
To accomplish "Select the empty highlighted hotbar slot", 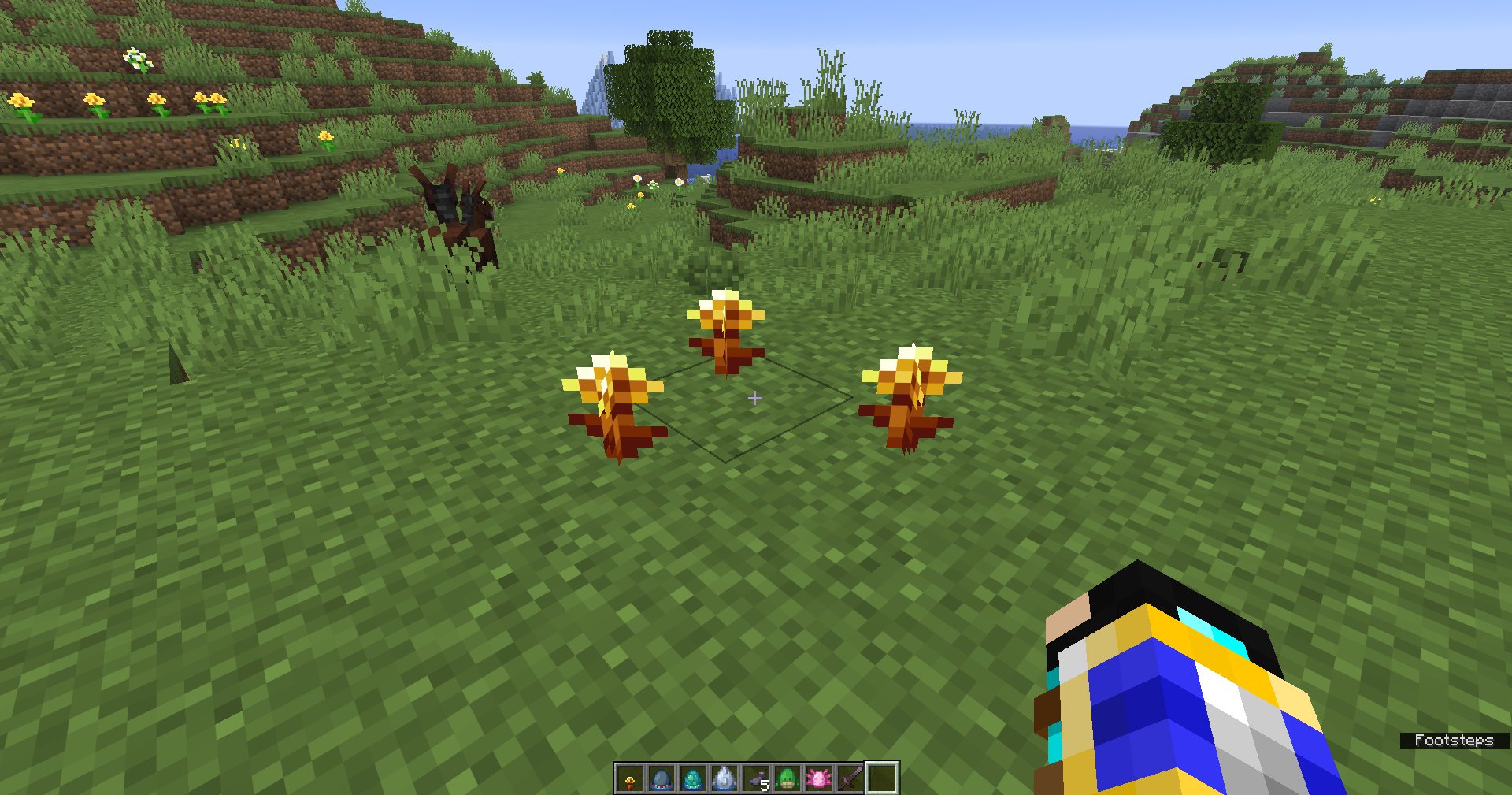I will 882,778.
